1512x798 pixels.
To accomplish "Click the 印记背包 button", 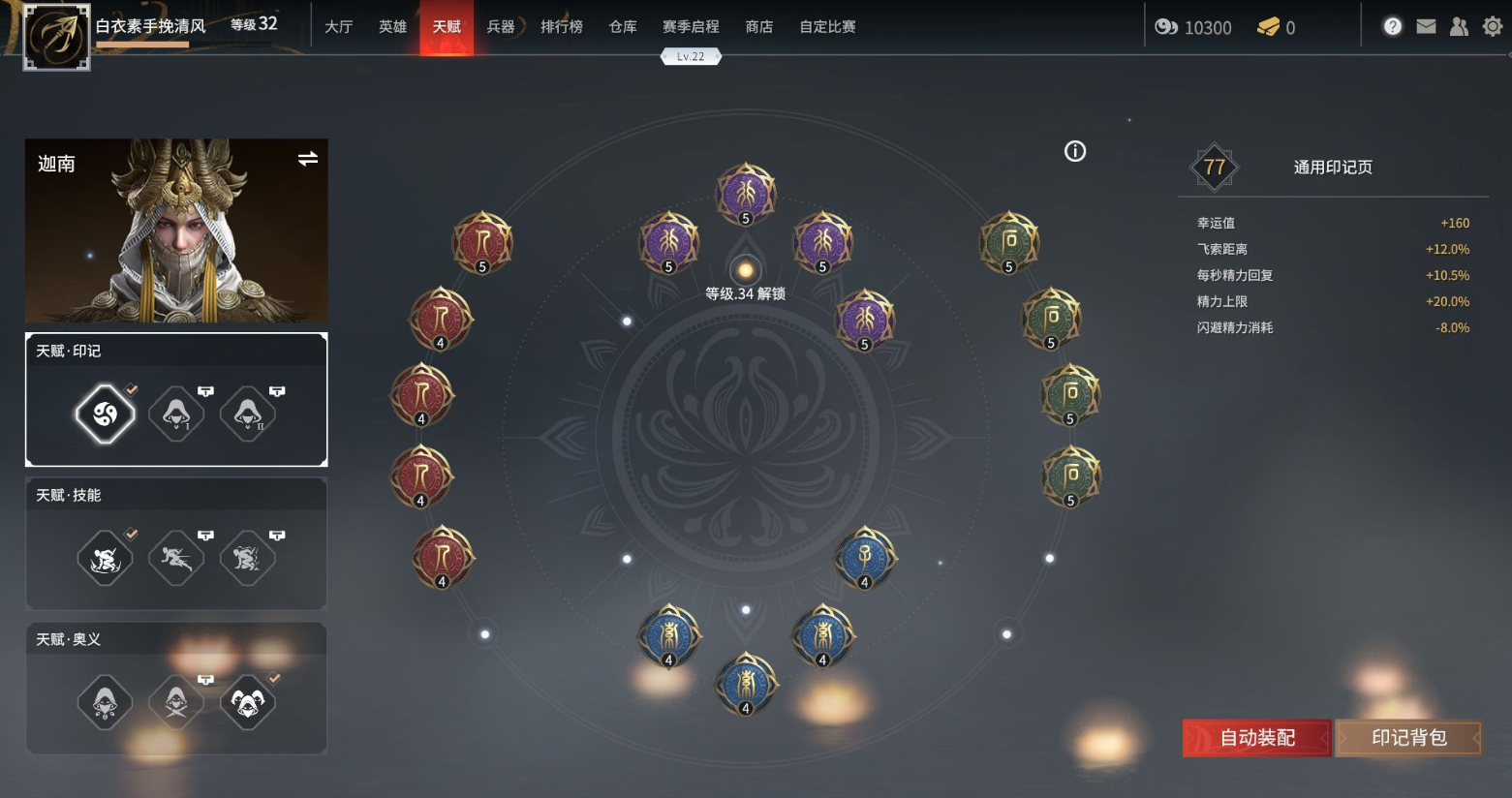I will (1407, 737).
